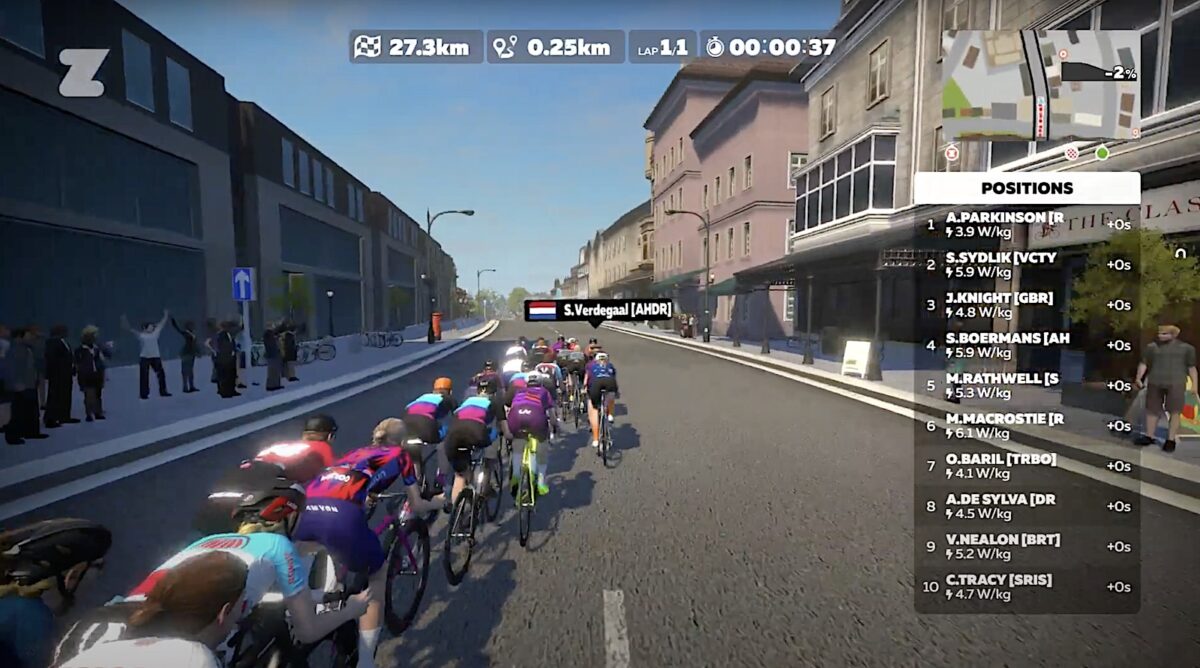Viewport: 1200px width, 668px height.
Task: Click A.De Sylva's position row
Action: (1027, 507)
